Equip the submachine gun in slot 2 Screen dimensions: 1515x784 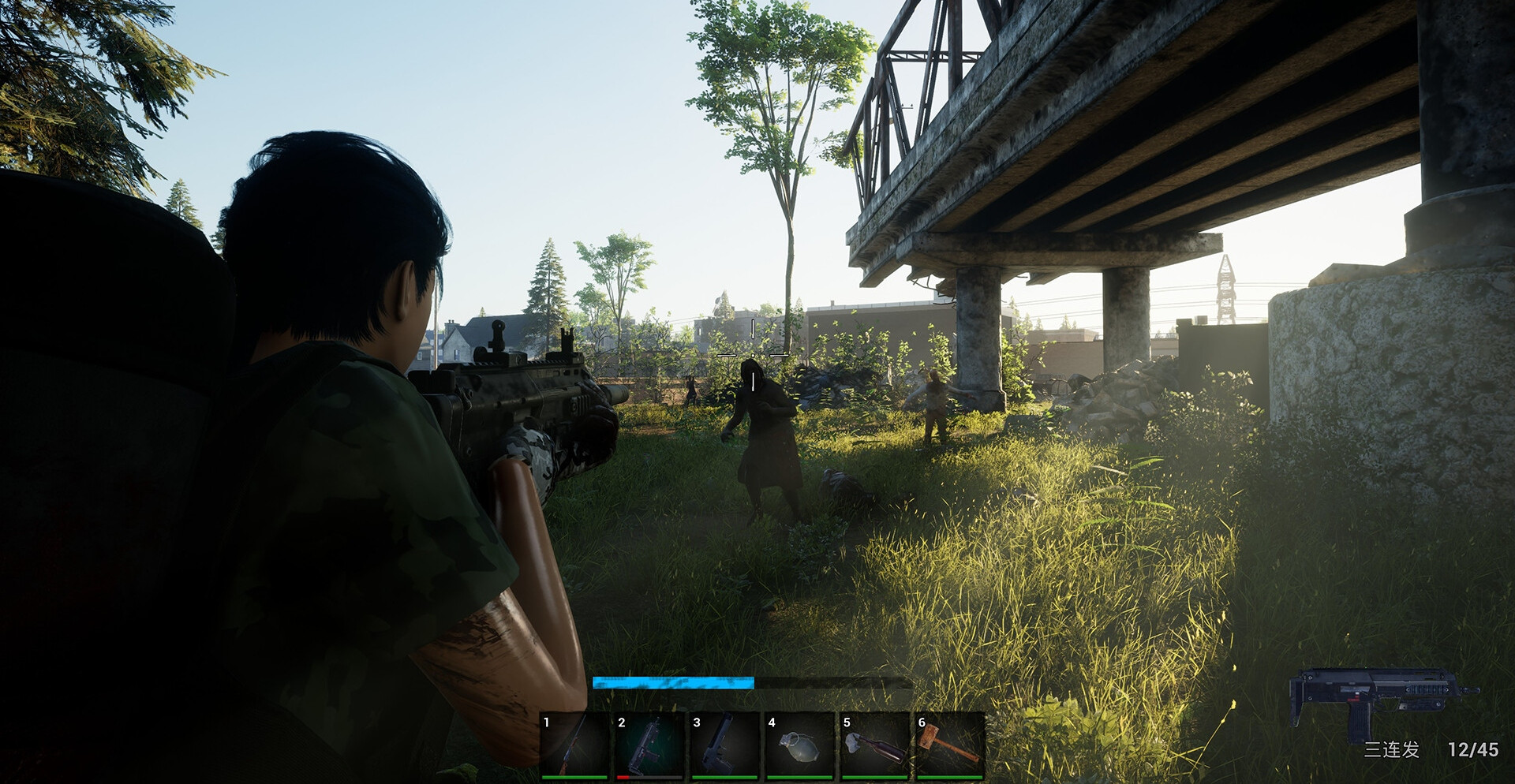pyautogui.click(x=649, y=745)
